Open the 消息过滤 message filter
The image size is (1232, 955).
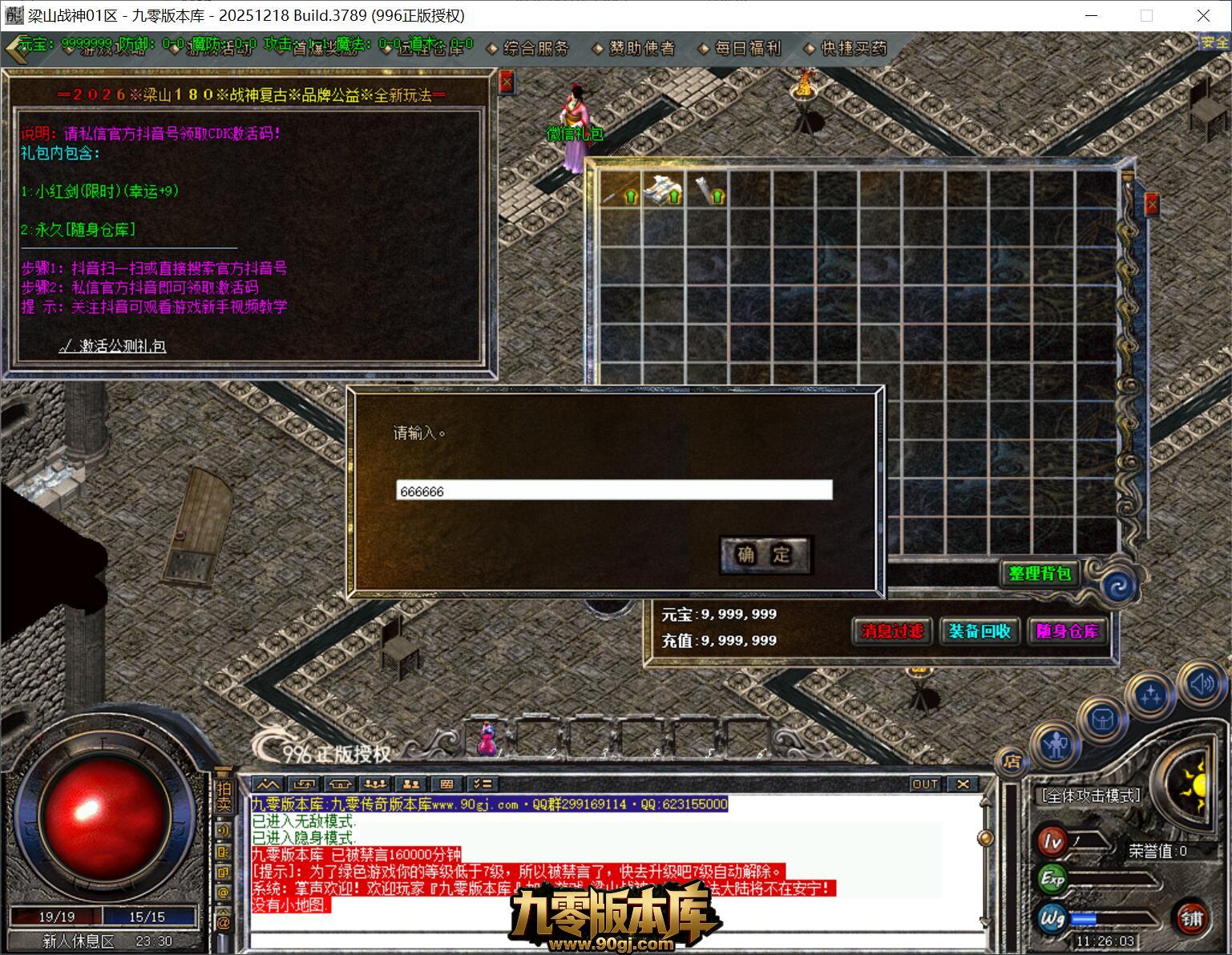pyautogui.click(x=892, y=631)
